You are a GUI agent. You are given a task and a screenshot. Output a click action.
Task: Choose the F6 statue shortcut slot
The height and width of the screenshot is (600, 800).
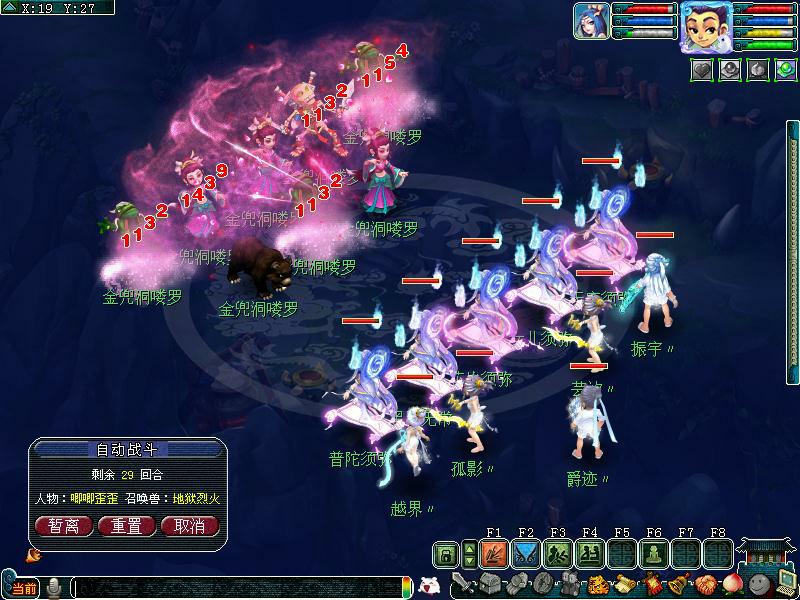pos(654,554)
